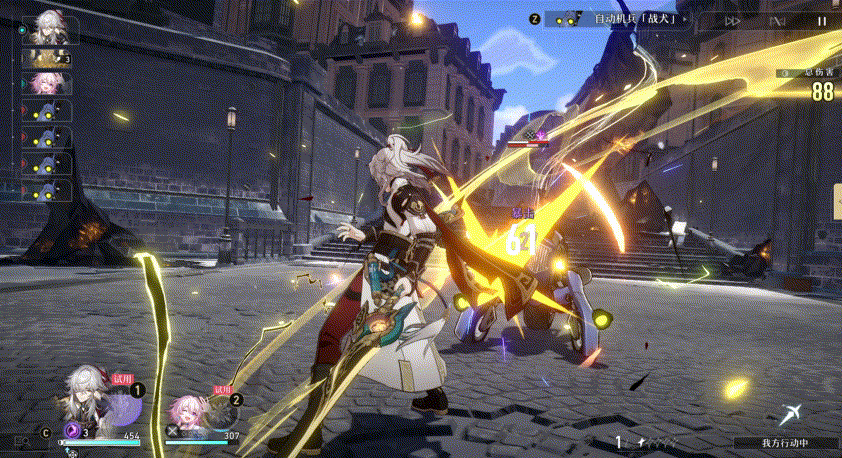This screenshot has width=842, height=458.
Task: Toggle the double-speed battle button
Action: tap(733, 20)
